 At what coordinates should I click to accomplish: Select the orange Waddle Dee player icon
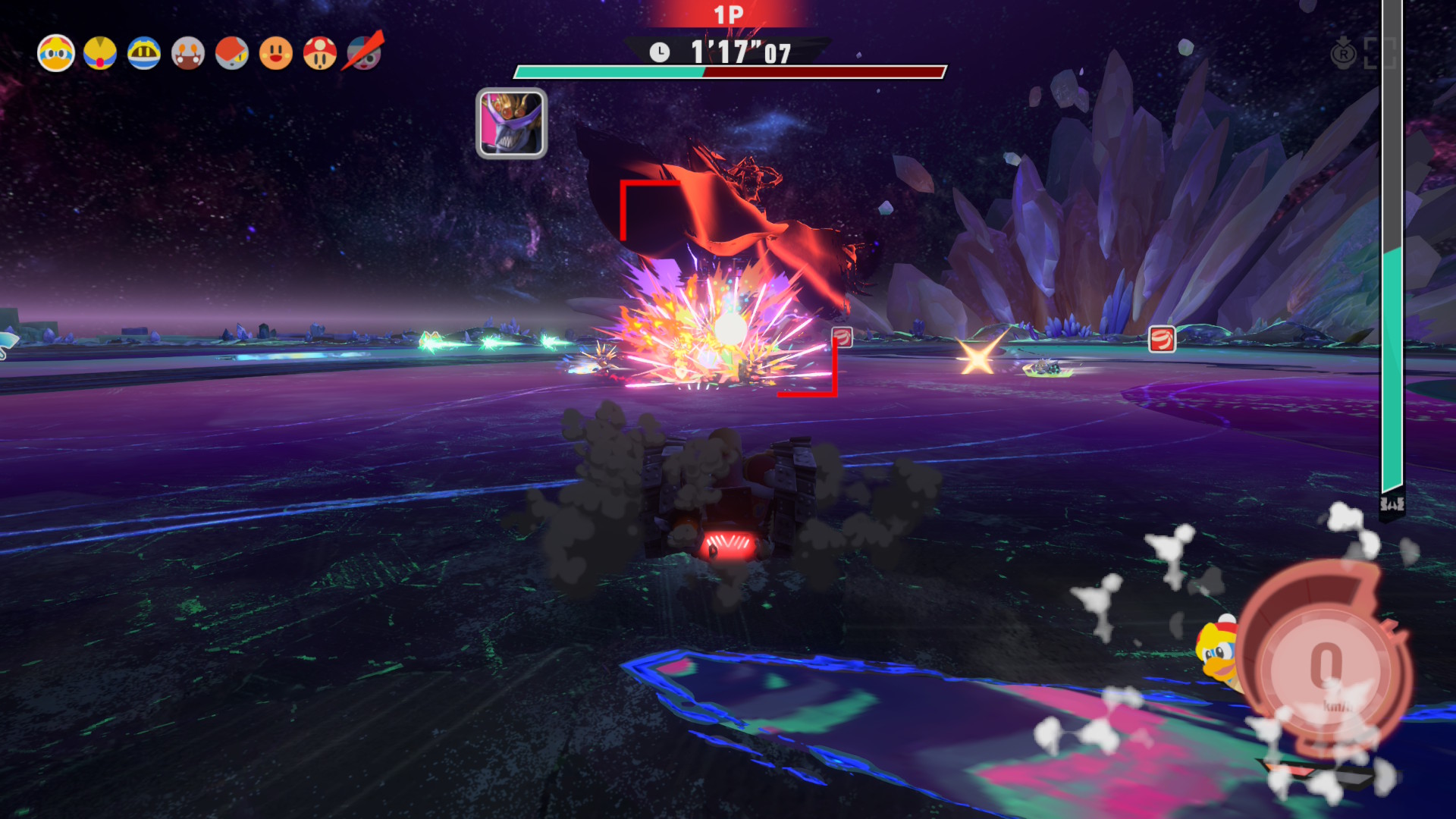[x=276, y=54]
